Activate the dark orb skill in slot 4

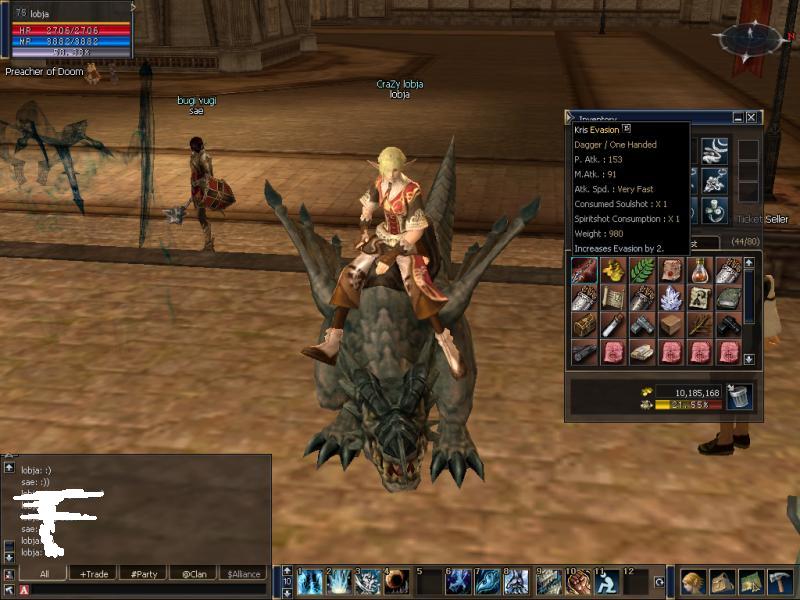[x=397, y=582]
